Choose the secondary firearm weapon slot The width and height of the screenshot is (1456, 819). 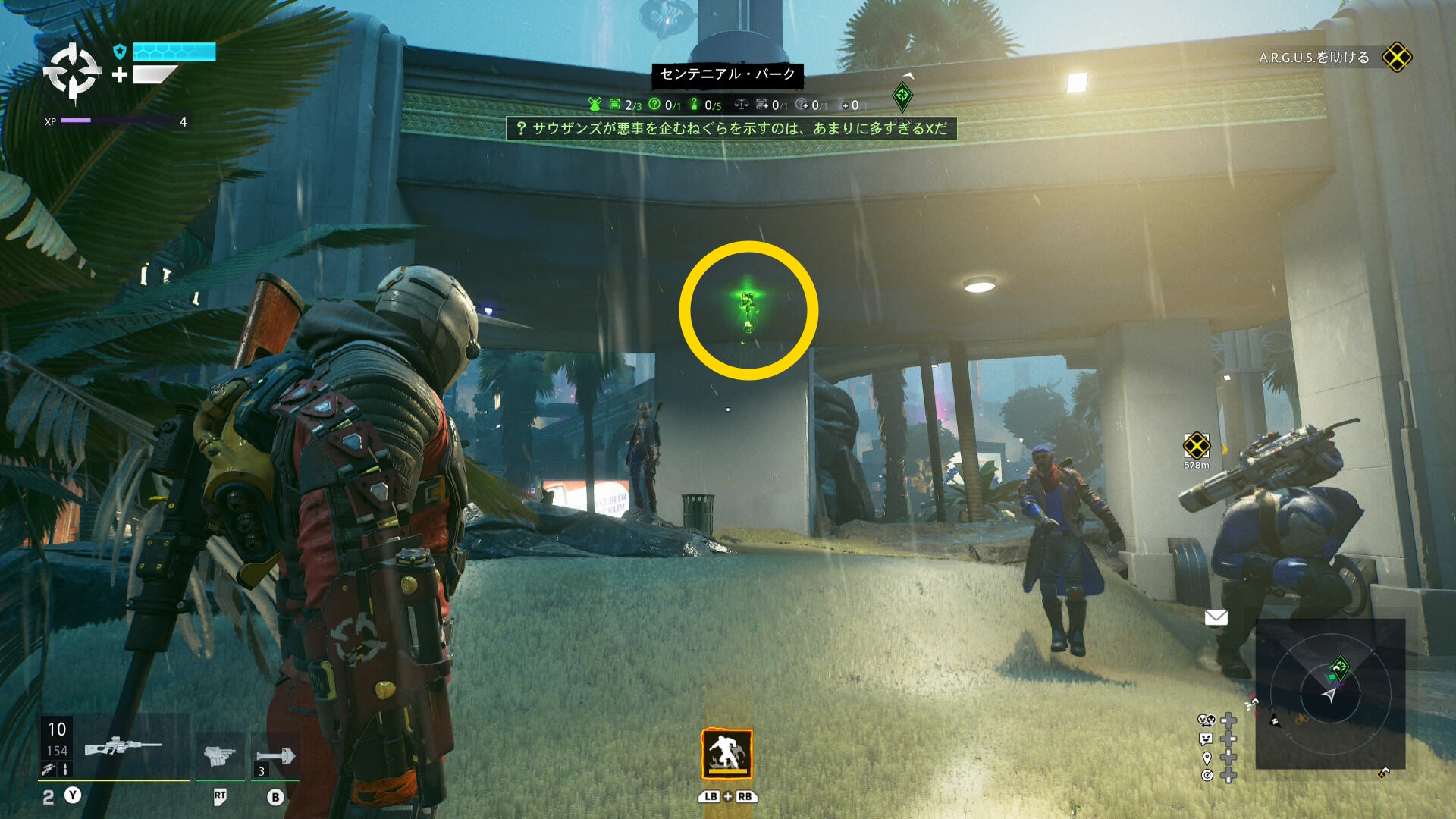click(219, 755)
